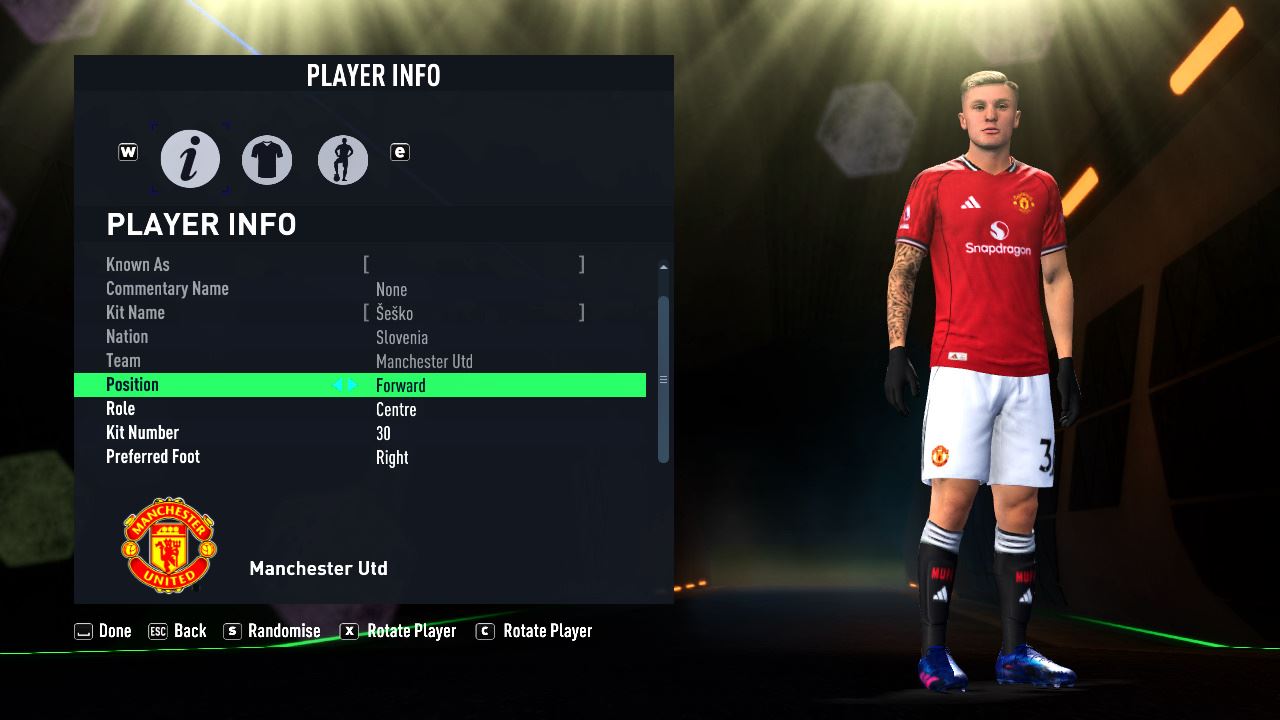Randomise the player info
Screen dimensions: 1280x720
[272, 631]
